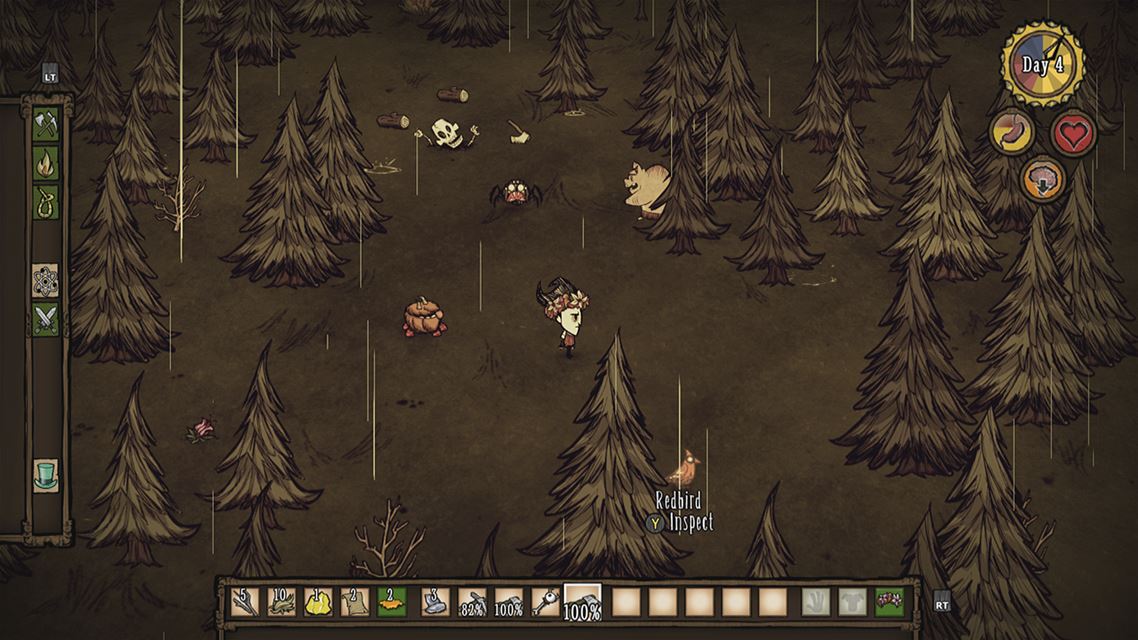
Task: Choose the Dress top hat tab
Action: click(x=46, y=474)
